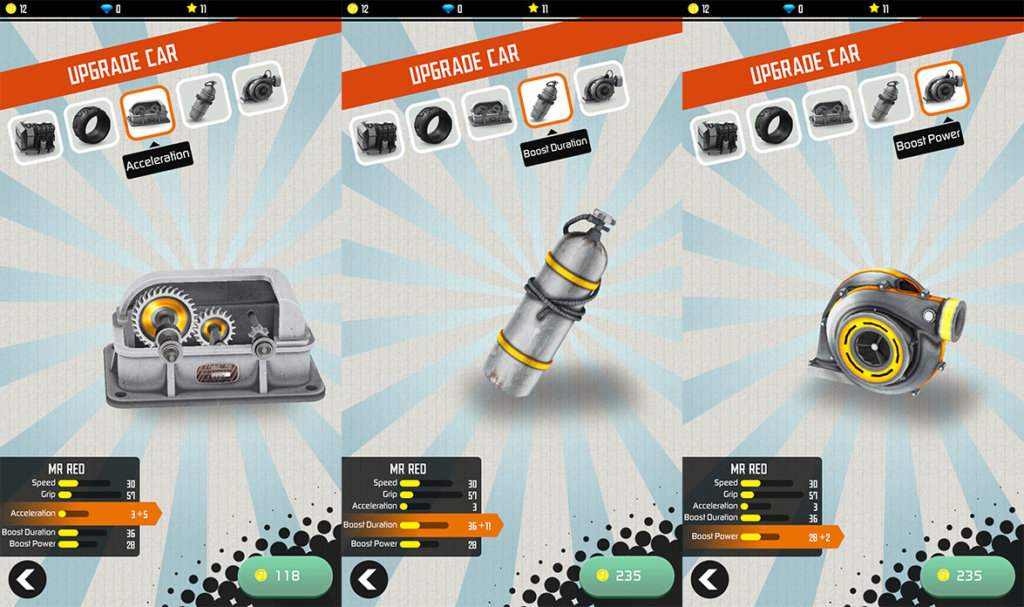Open the tire tab on the Acceleration screen
The width and height of the screenshot is (1024, 607).
(x=92, y=124)
